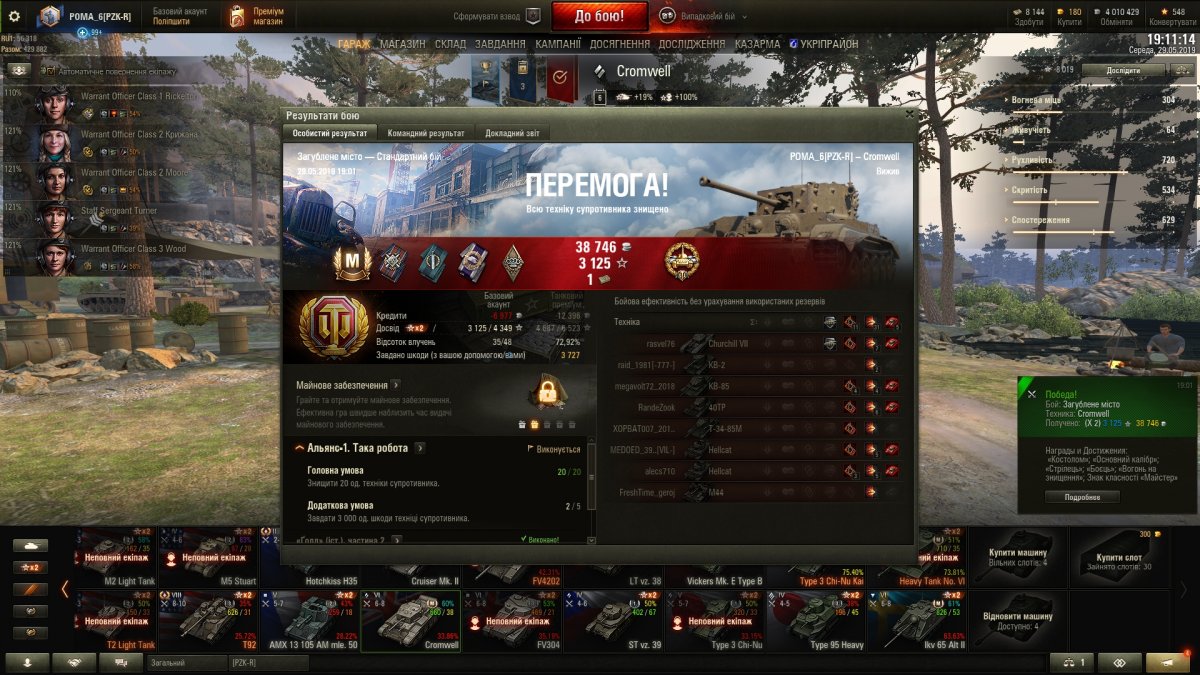Image resolution: width=1200 pixels, height=675 pixels.
Task: Go to the "СКЛАД" depot section
Action: (x=450, y=44)
